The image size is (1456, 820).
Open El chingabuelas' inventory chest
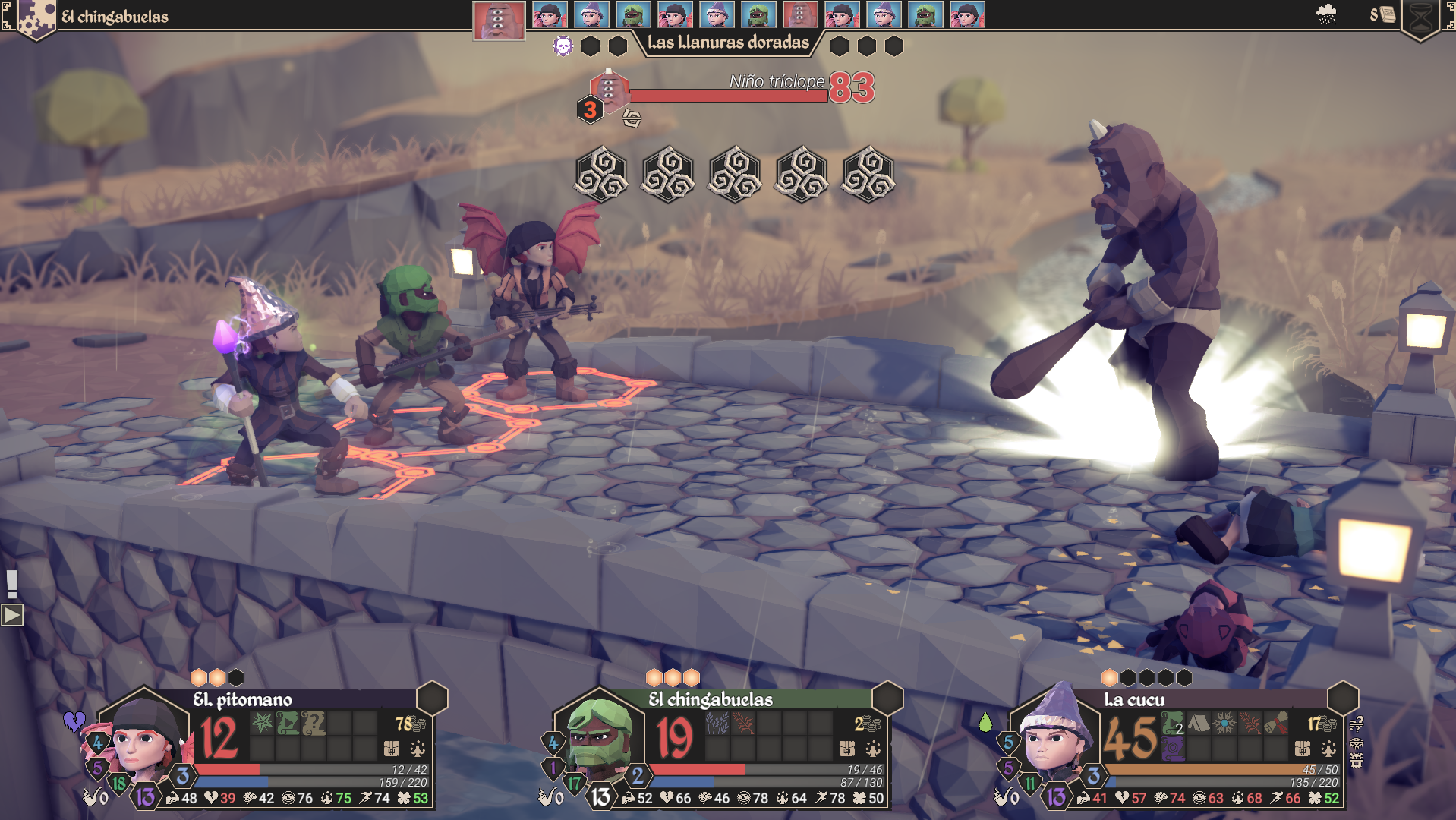coord(847,749)
